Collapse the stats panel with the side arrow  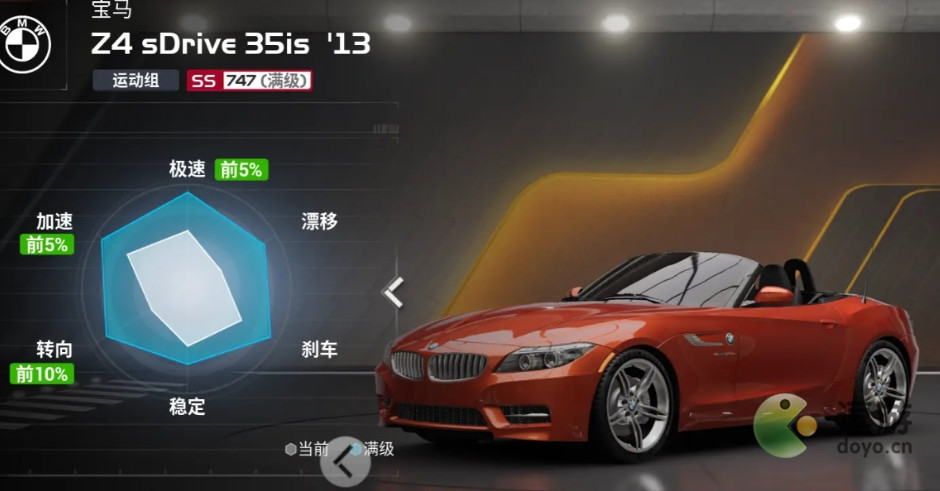(394, 292)
